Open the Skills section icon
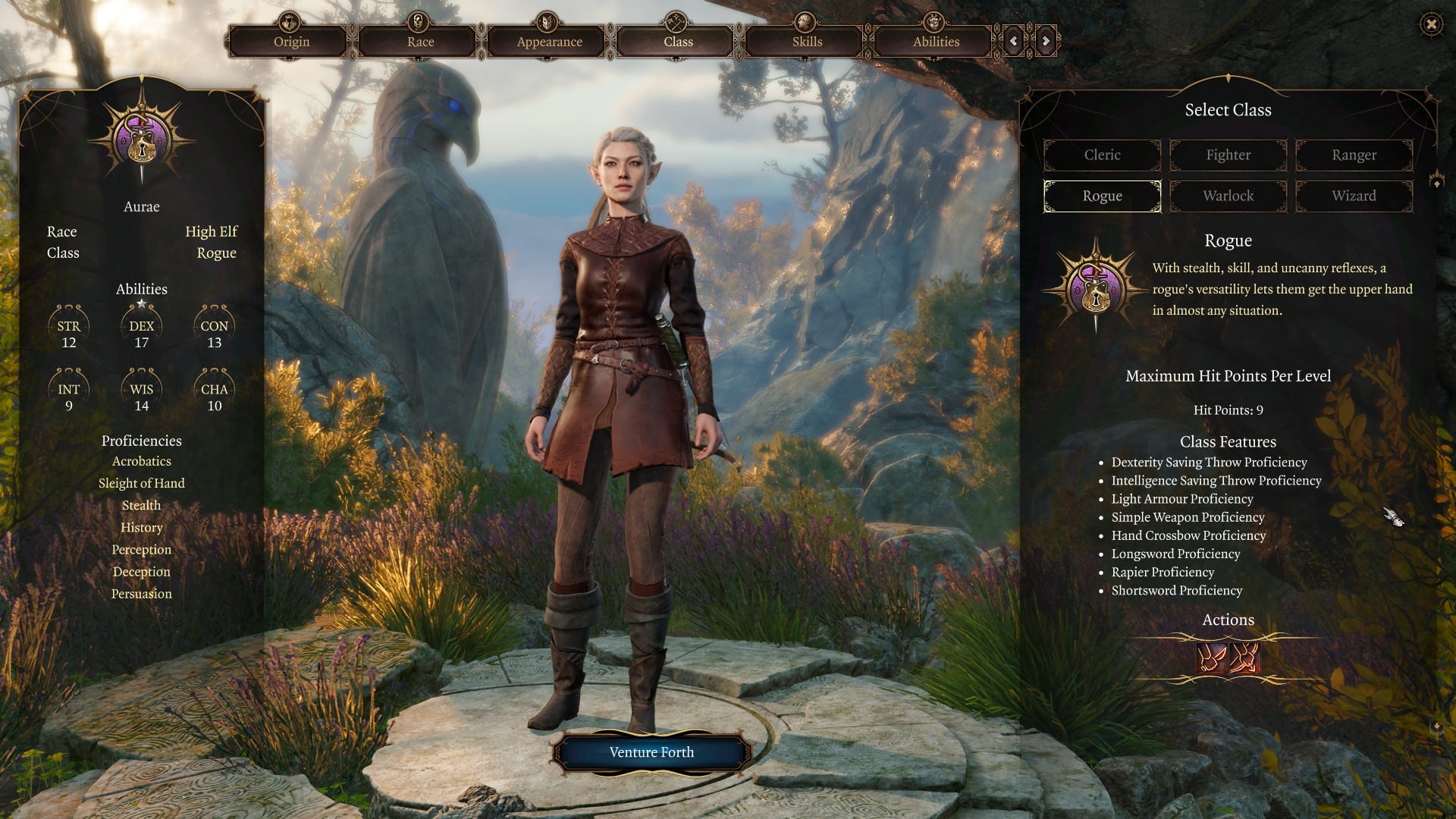Screen dimensions: 1456x819 (x=804, y=21)
